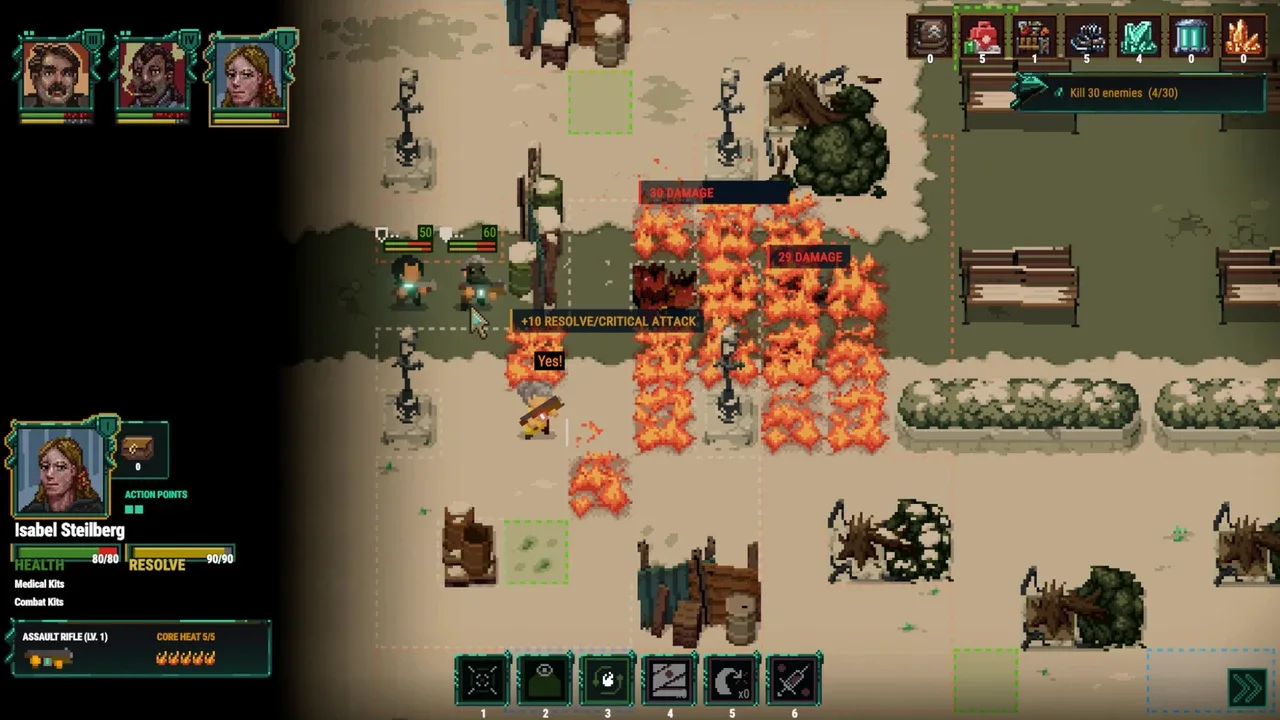
Task: Click the end turn arrow button
Action: pyautogui.click(x=1247, y=687)
